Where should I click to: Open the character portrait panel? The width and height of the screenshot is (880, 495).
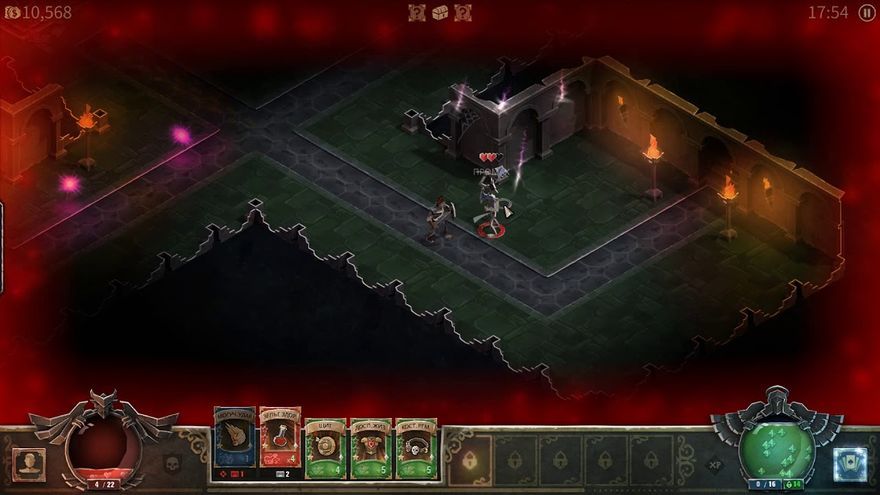[29, 463]
